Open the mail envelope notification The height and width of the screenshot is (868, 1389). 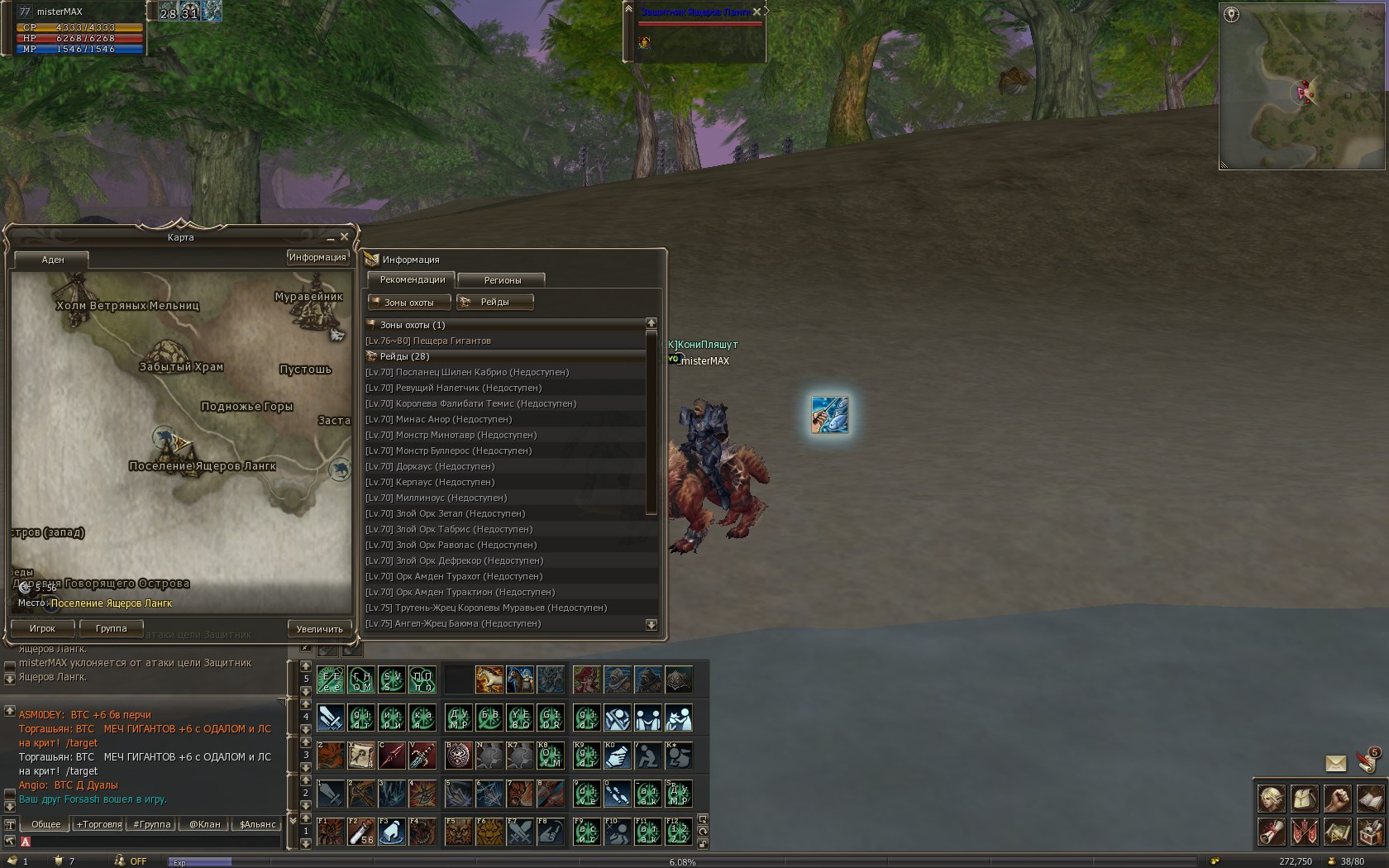(1335, 763)
